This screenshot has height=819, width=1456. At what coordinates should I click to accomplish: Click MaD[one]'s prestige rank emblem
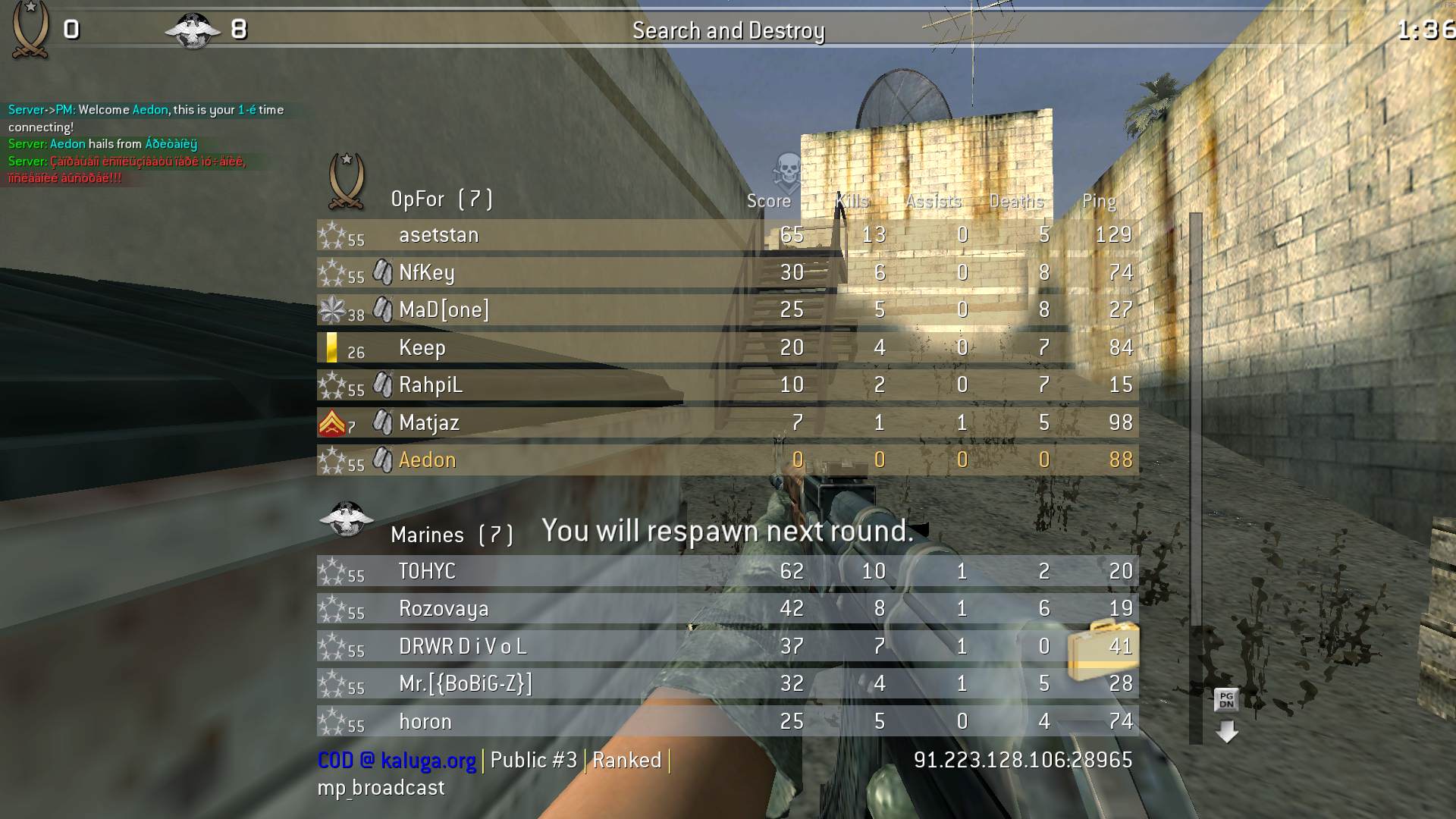[x=332, y=307]
